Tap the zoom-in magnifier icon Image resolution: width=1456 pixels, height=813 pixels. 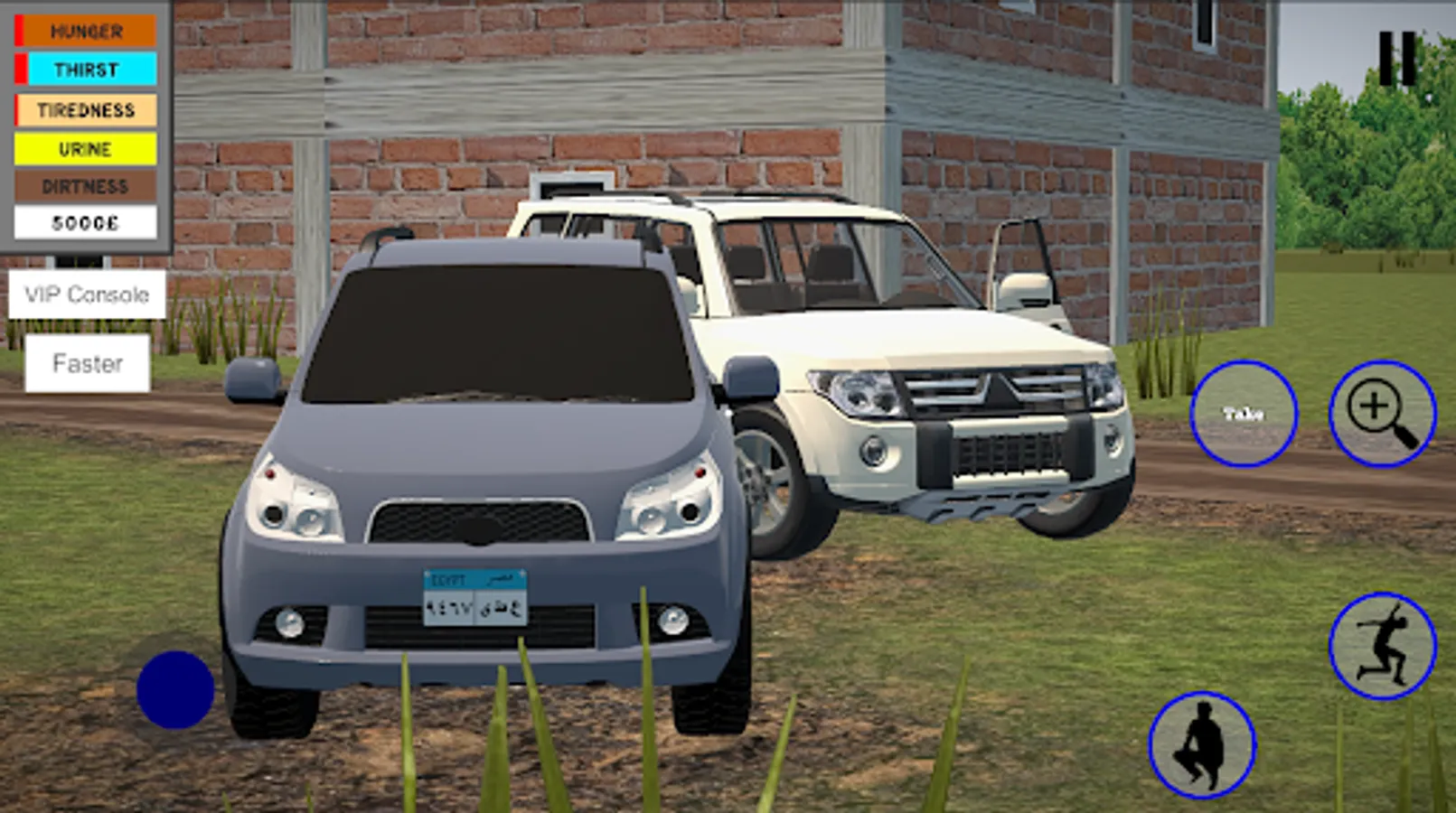pyautogui.click(x=1381, y=414)
